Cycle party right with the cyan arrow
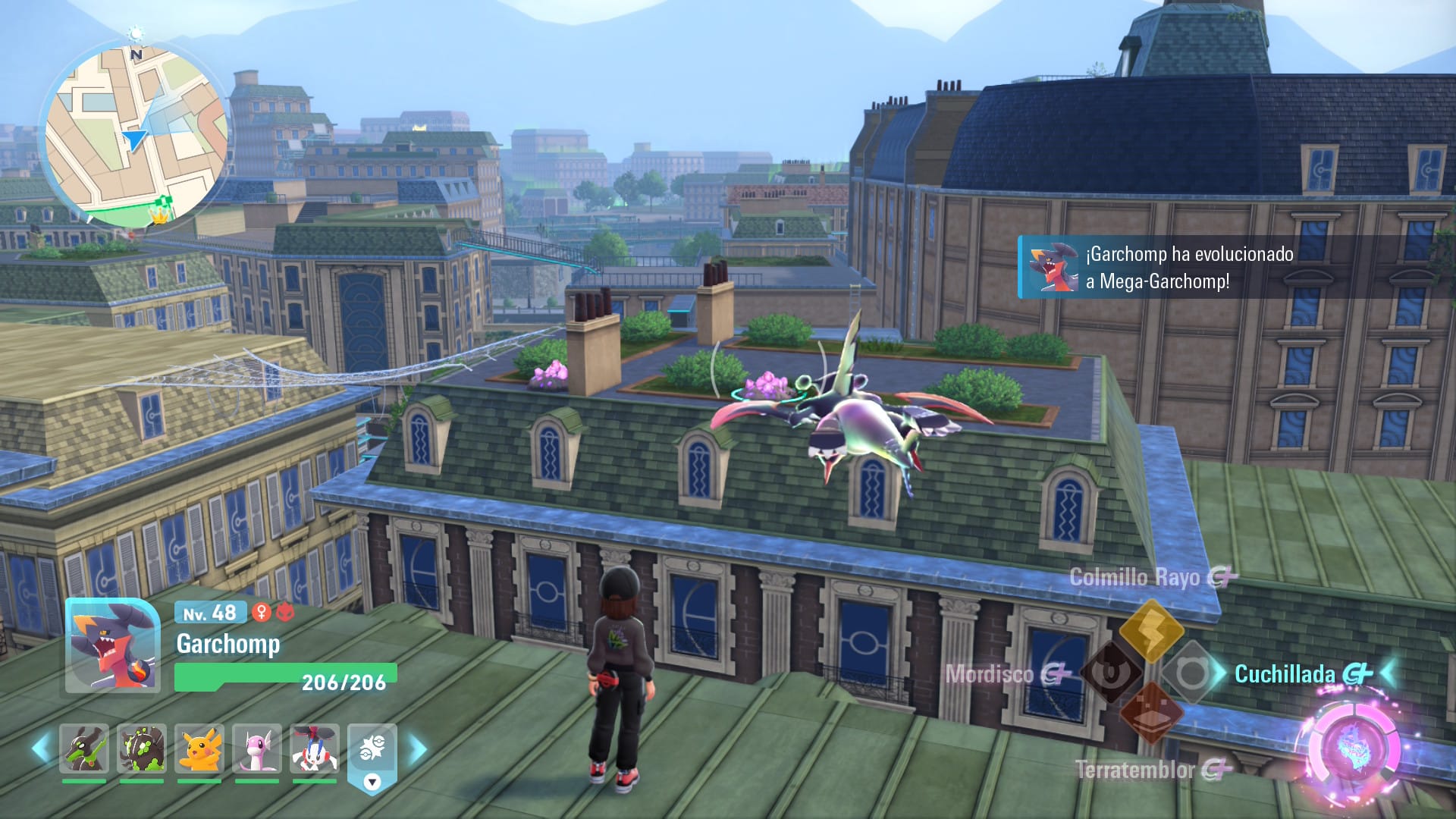 [x=418, y=749]
